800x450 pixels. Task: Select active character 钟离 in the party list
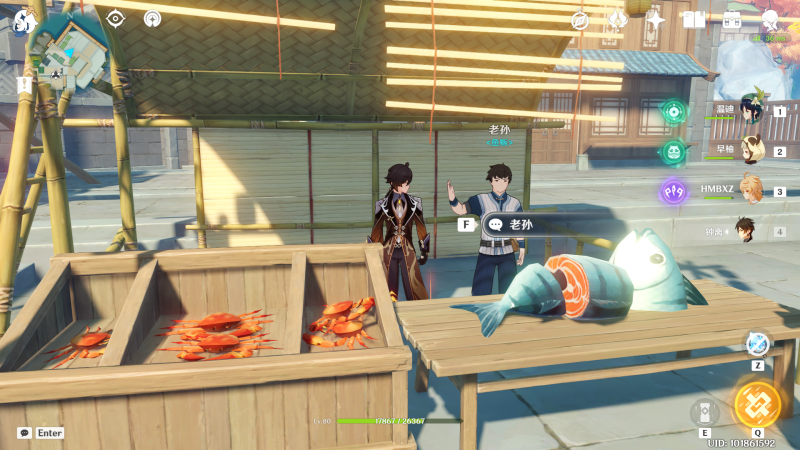tap(745, 230)
